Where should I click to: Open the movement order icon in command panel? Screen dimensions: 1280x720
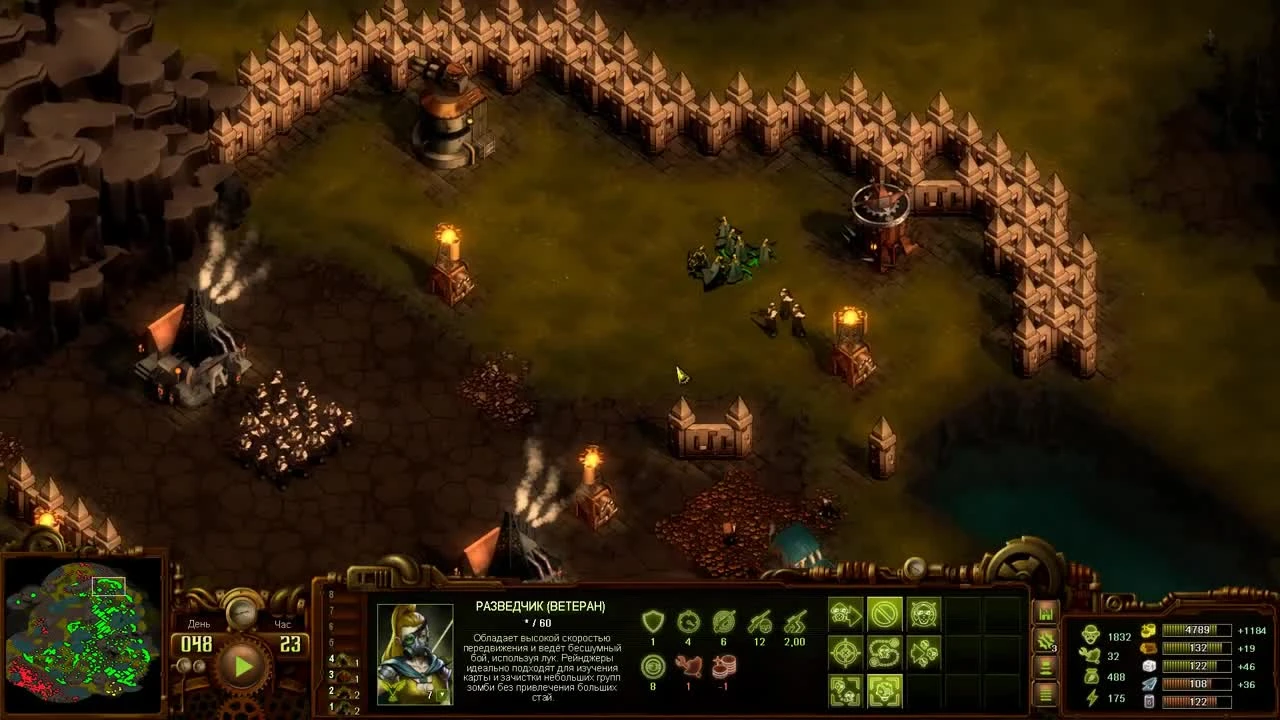tap(846, 612)
